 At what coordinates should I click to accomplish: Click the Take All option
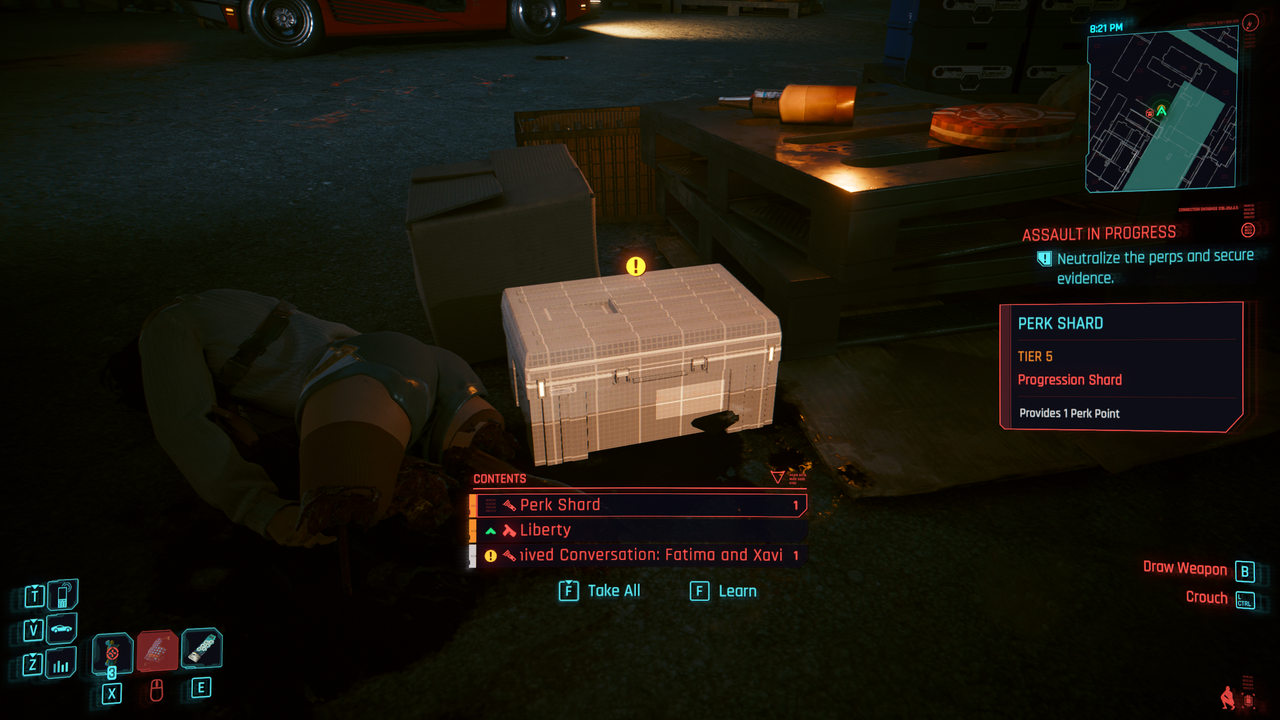pos(600,591)
